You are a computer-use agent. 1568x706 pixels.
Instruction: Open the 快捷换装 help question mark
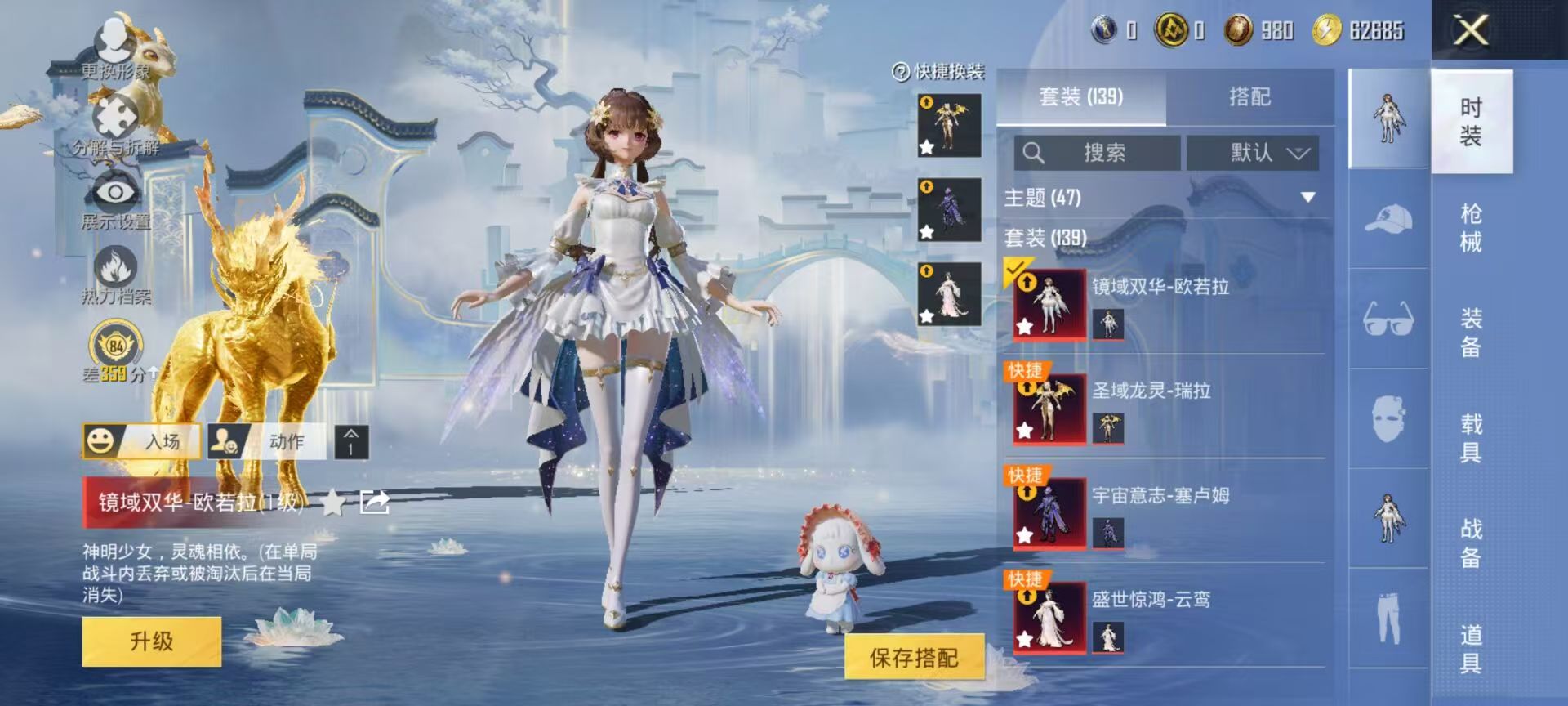(x=902, y=72)
